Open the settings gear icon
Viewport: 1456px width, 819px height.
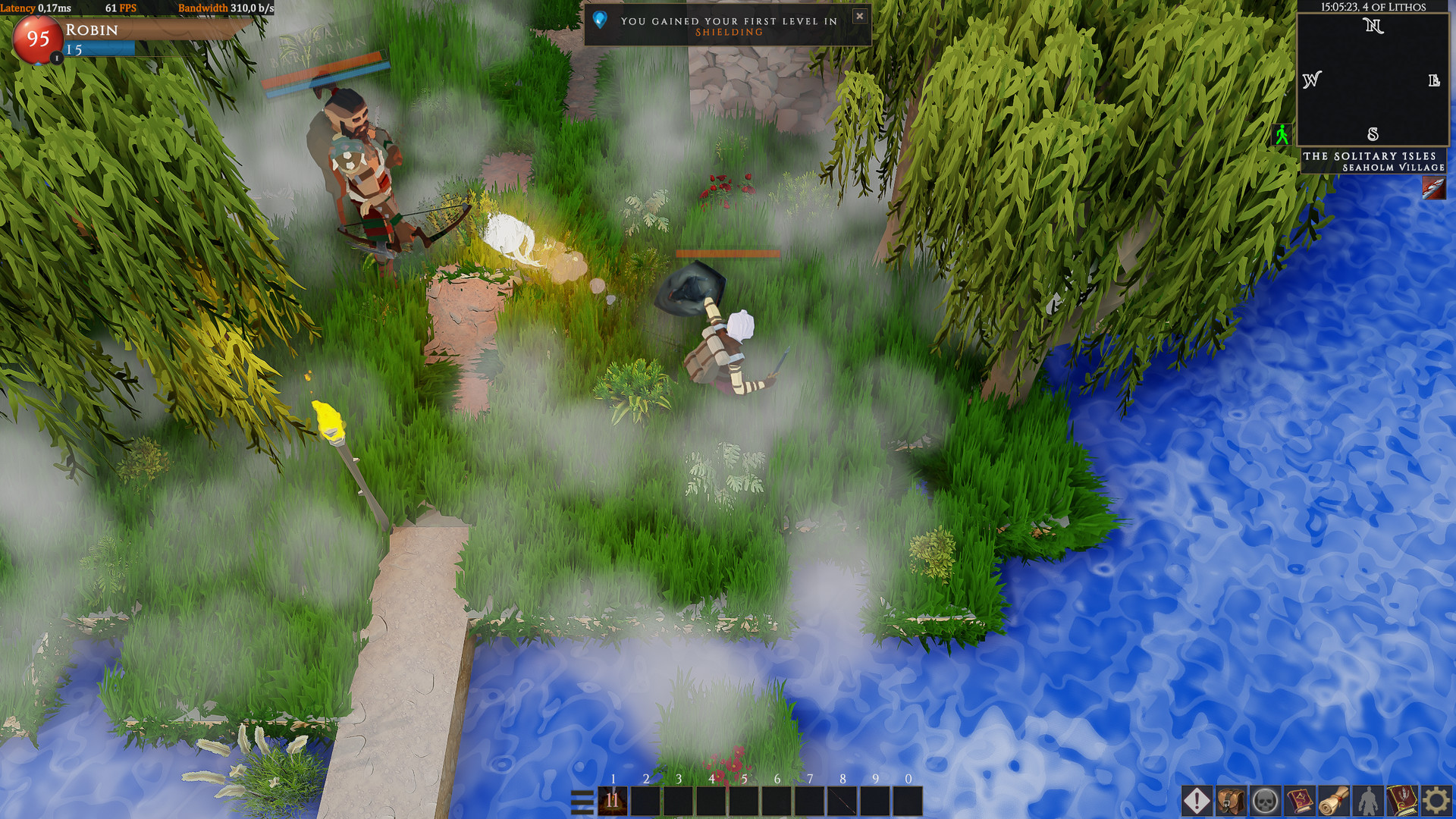pyautogui.click(x=1436, y=800)
